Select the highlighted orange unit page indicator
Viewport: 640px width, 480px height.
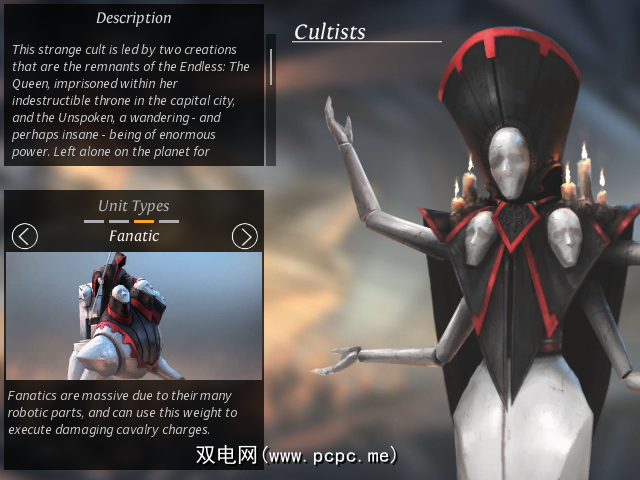click(x=144, y=221)
